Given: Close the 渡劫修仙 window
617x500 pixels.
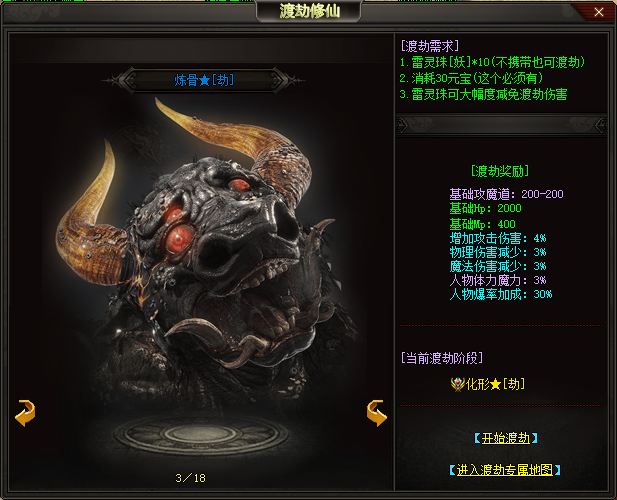Looking at the screenshot, I should 598,12.
